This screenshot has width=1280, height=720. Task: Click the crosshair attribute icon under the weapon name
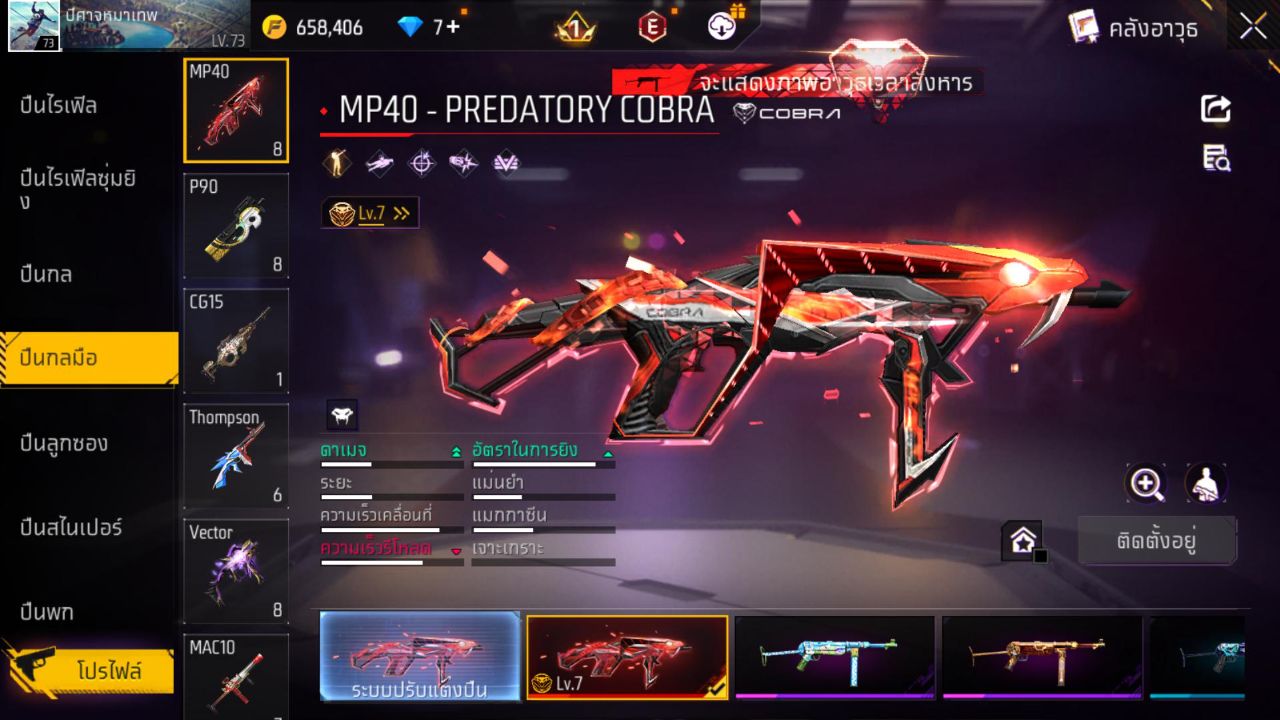click(x=422, y=162)
